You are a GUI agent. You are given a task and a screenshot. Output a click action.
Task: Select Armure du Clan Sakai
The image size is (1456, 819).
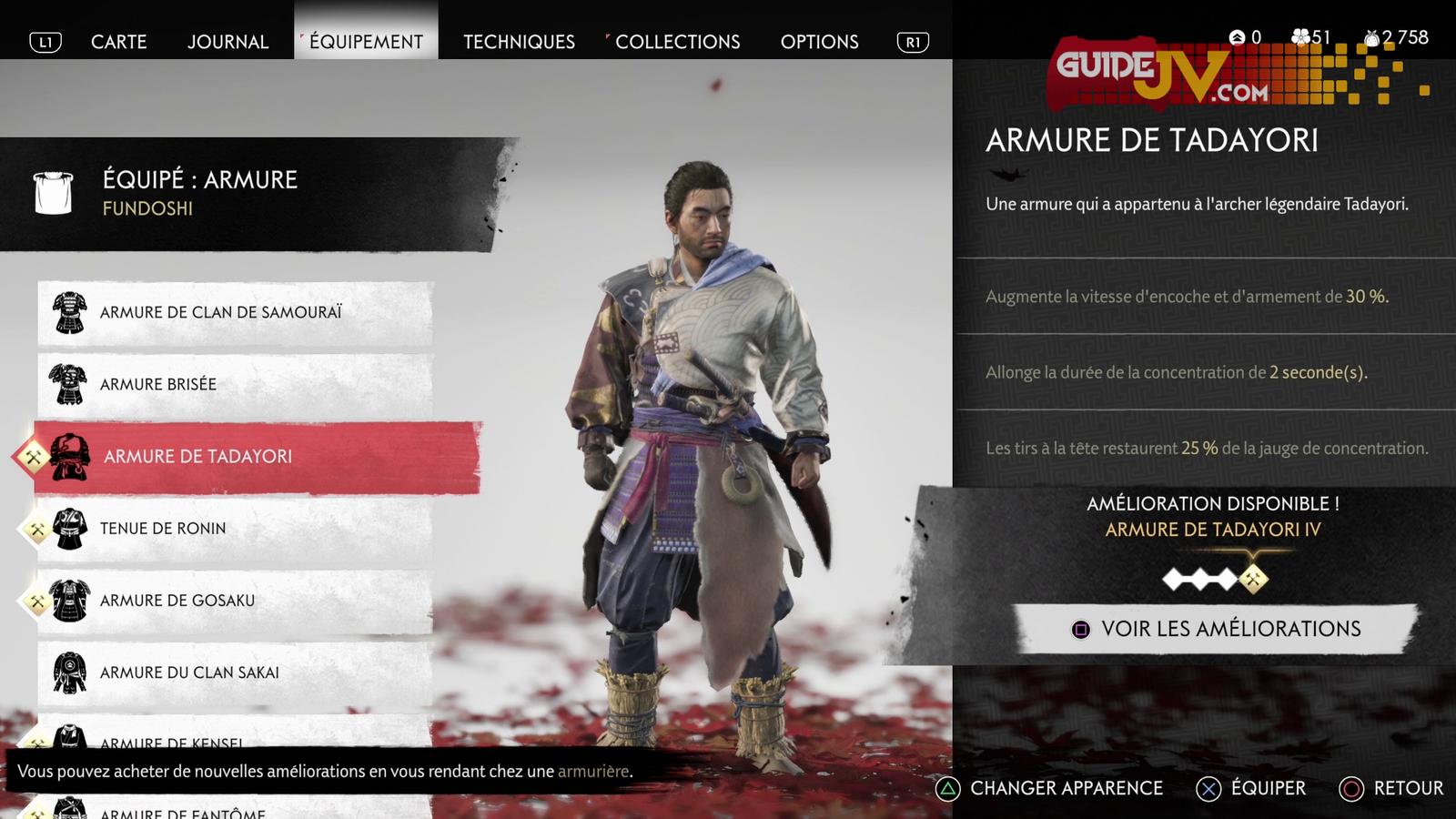pos(235,672)
